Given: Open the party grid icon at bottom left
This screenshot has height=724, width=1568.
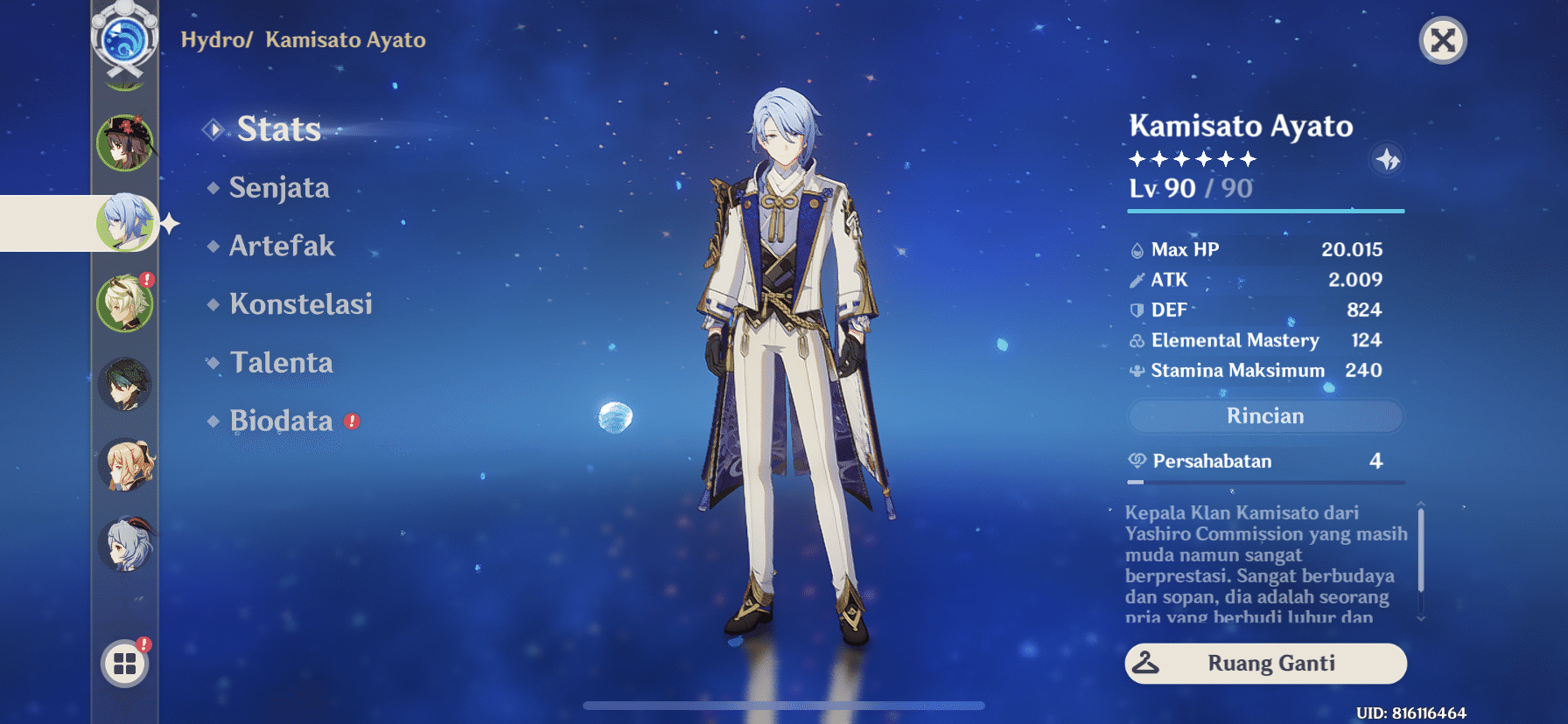Looking at the screenshot, I should 125,662.
